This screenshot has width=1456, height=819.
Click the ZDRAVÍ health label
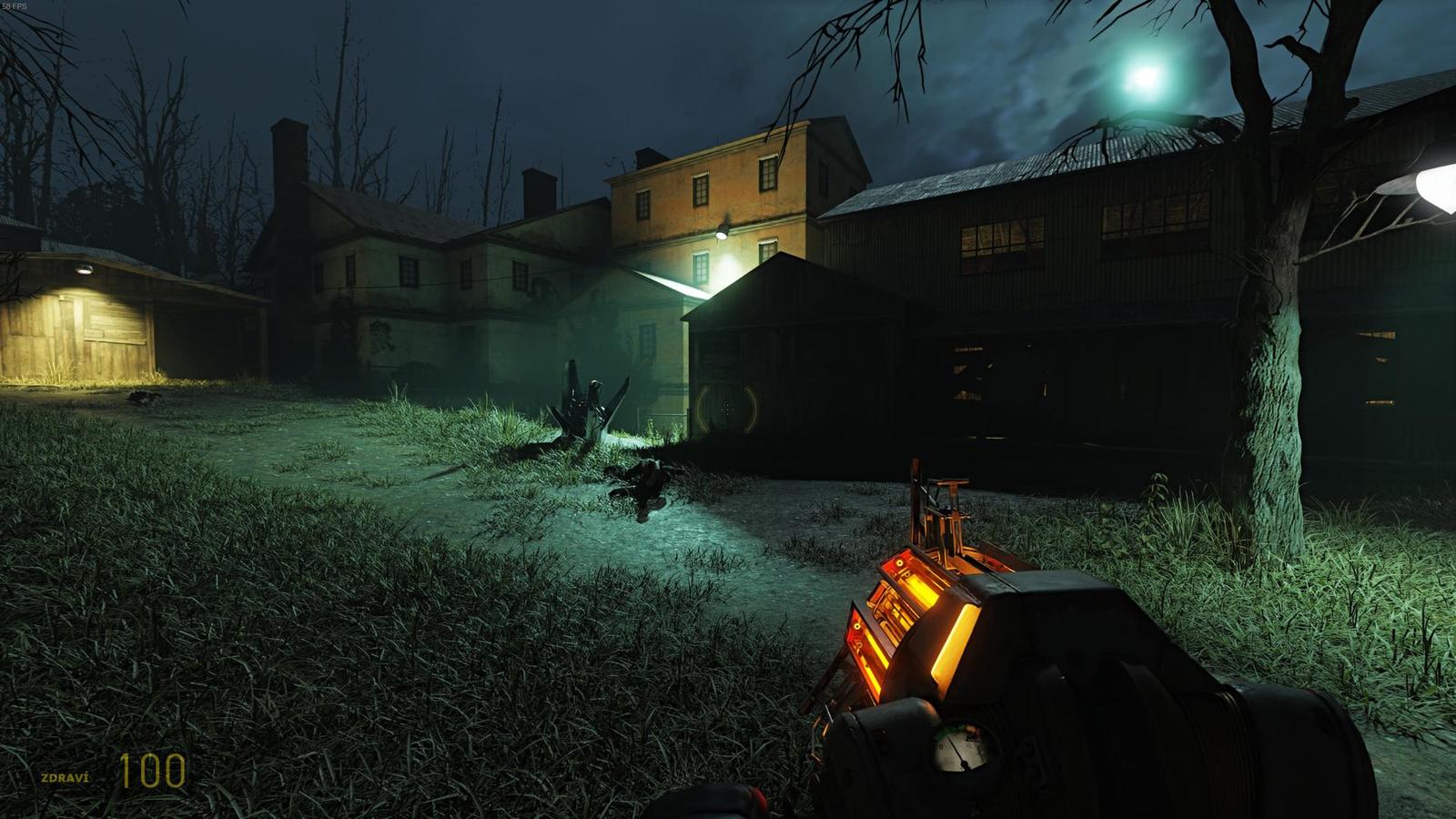coord(64,777)
